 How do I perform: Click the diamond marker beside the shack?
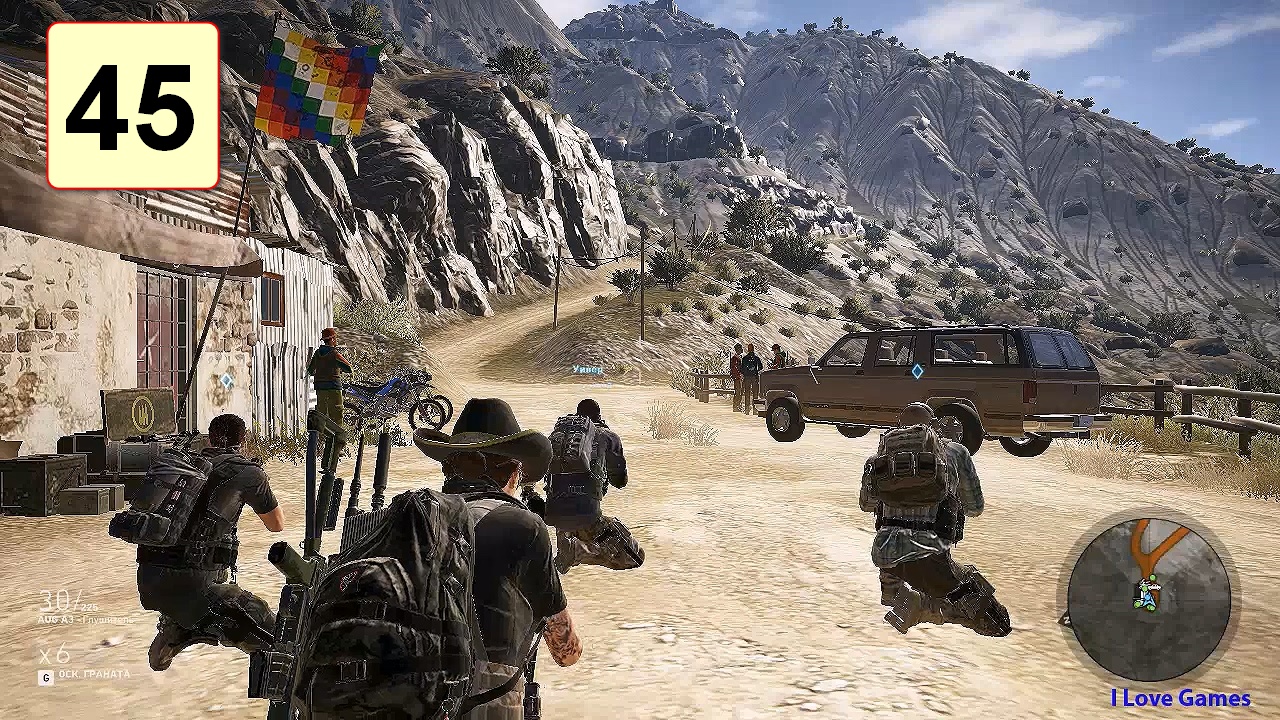point(227,381)
